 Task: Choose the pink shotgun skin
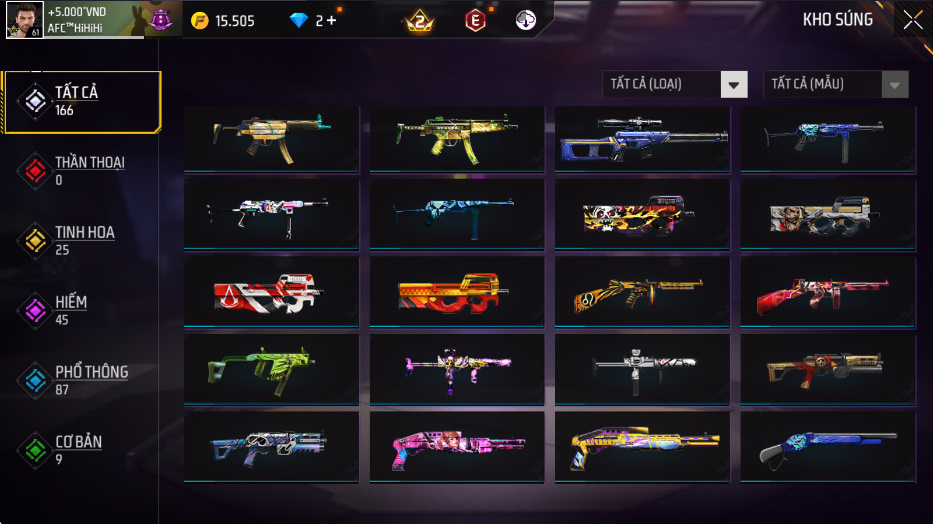click(456, 449)
